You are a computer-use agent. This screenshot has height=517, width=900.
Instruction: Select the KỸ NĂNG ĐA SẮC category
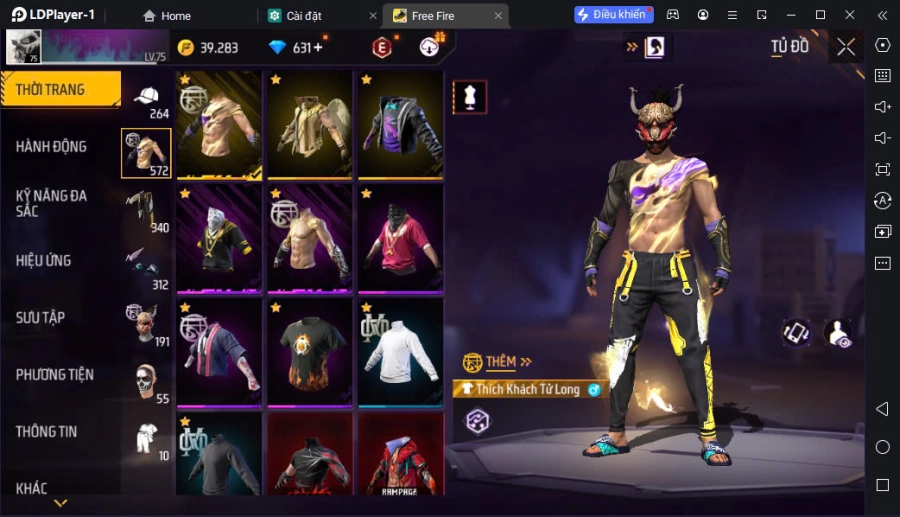click(x=52, y=203)
